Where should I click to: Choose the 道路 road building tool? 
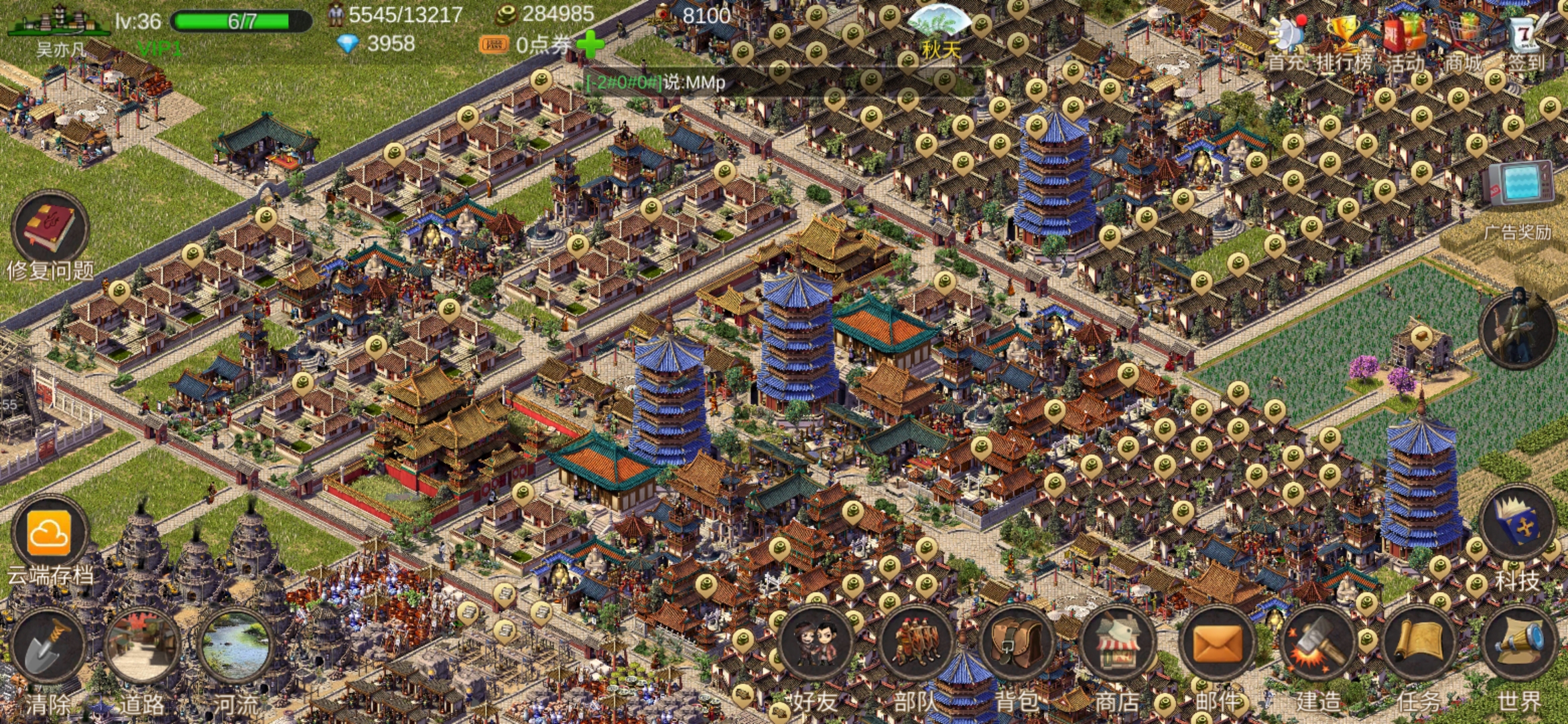pos(142,647)
